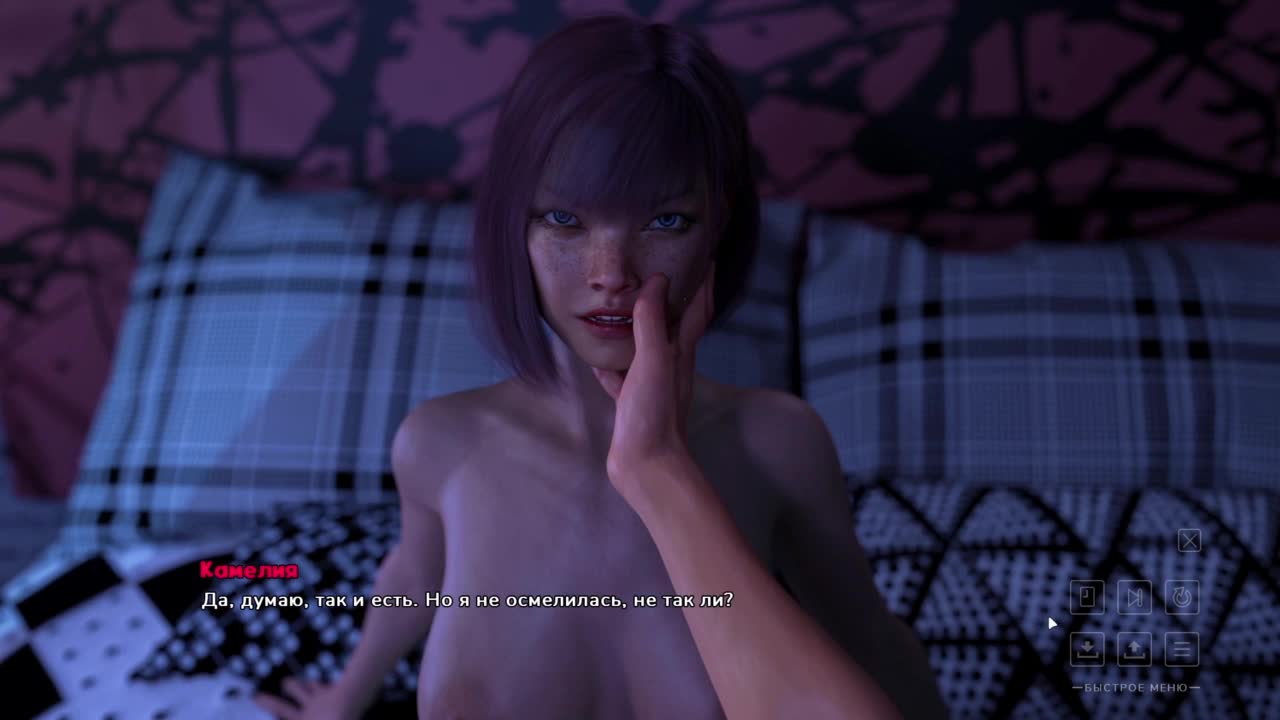Click the save game download-arrow icon

tap(1087, 648)
